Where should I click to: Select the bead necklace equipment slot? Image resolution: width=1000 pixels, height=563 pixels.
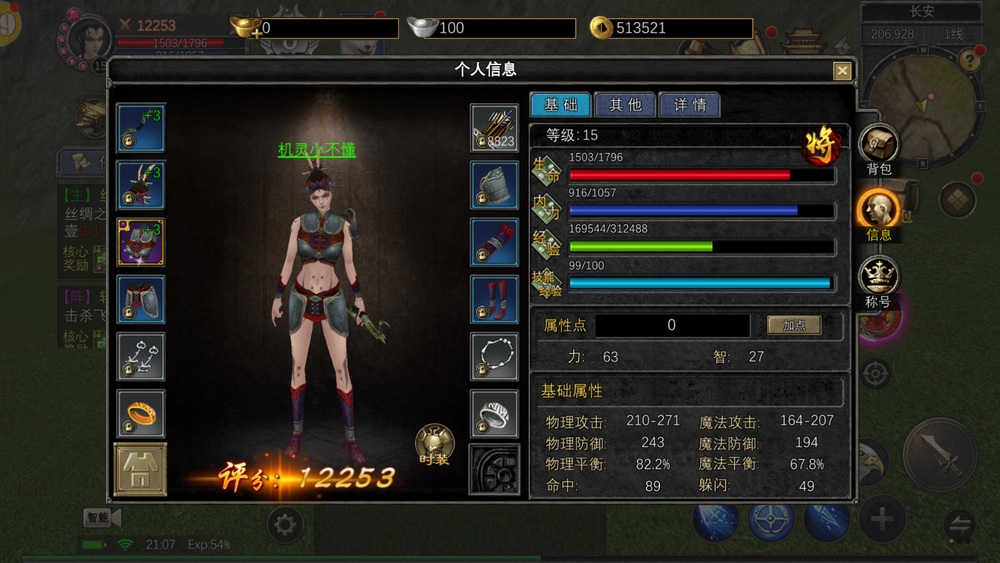(x=495, y=357)
